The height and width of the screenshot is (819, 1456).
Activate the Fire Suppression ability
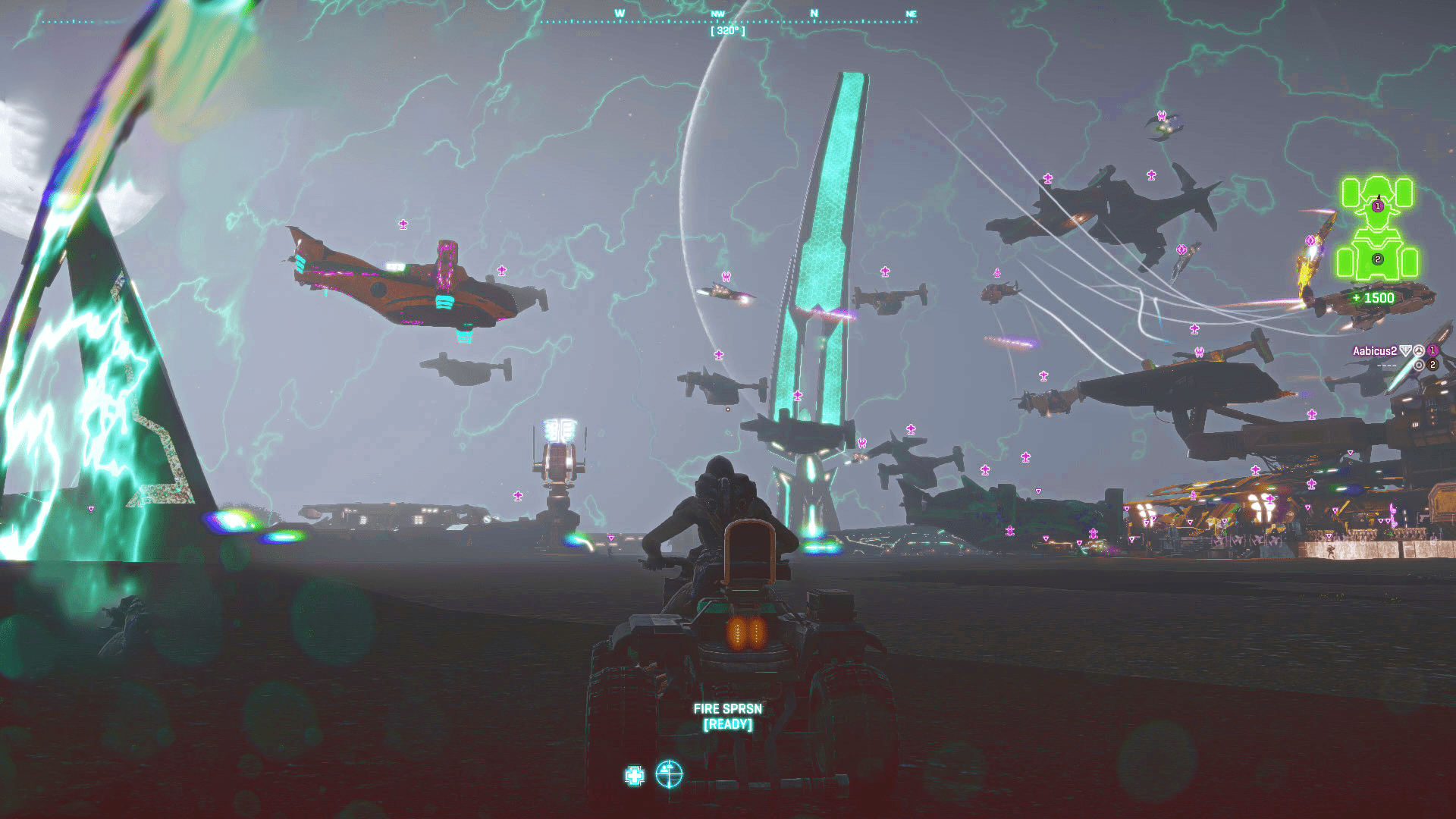click(x=727, y=716)
